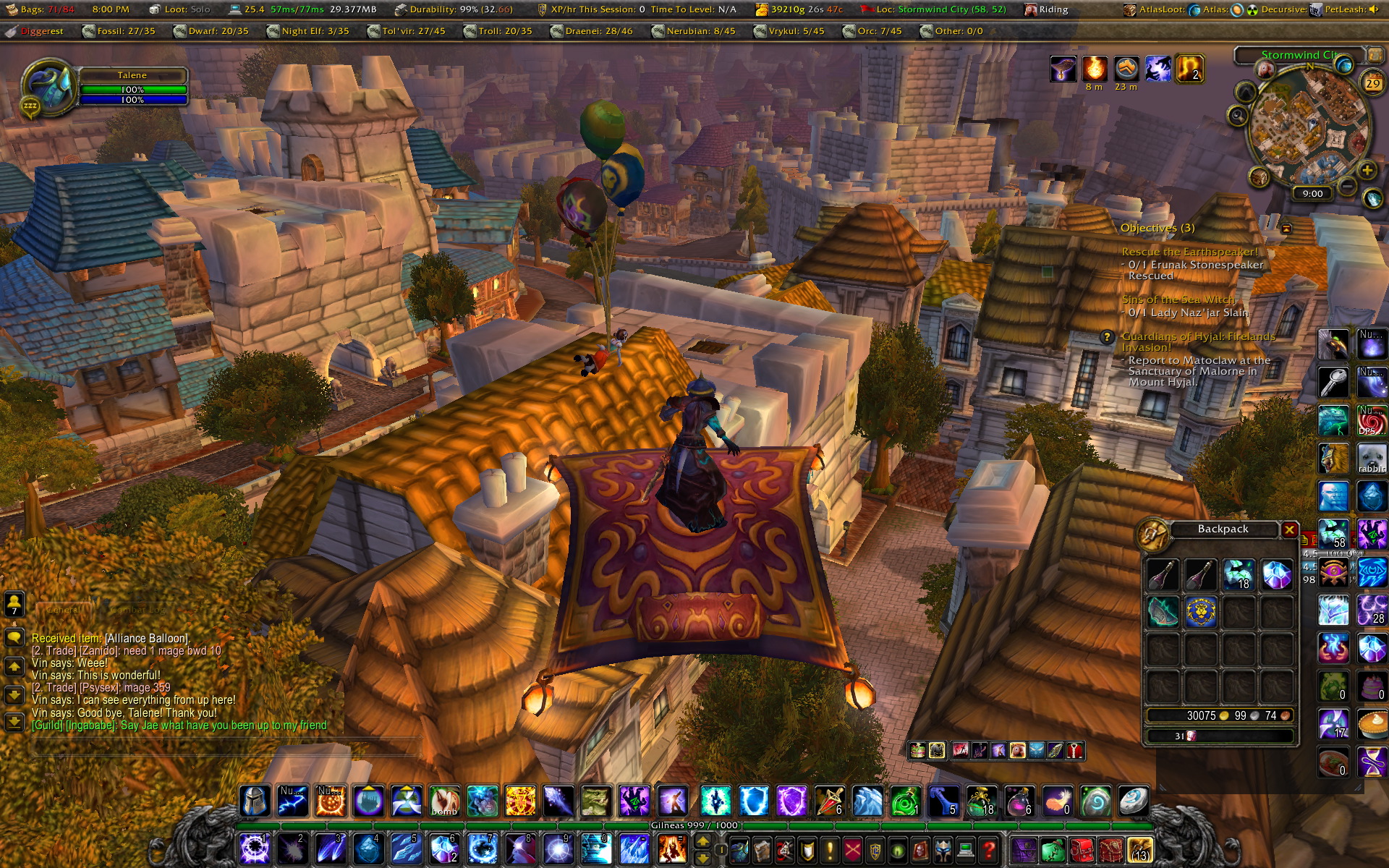Zoom in the minimap with plus button
Viewport: 1389px width, 868px height.
coord(1367,171)
